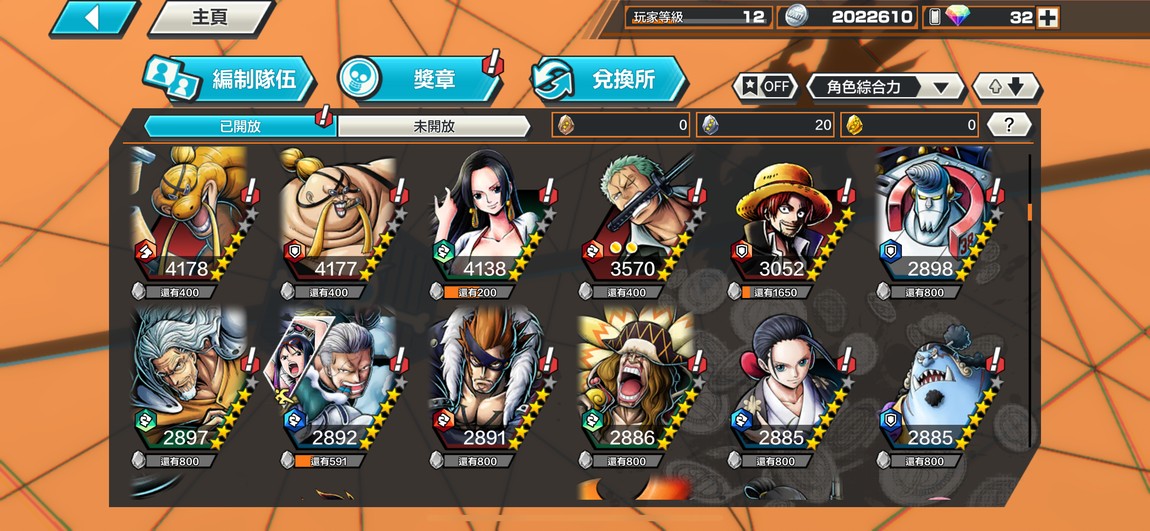Open the 獎章 medals menu
The height and width of the screenshot is (531, 1150).
(x=420, y=79)
